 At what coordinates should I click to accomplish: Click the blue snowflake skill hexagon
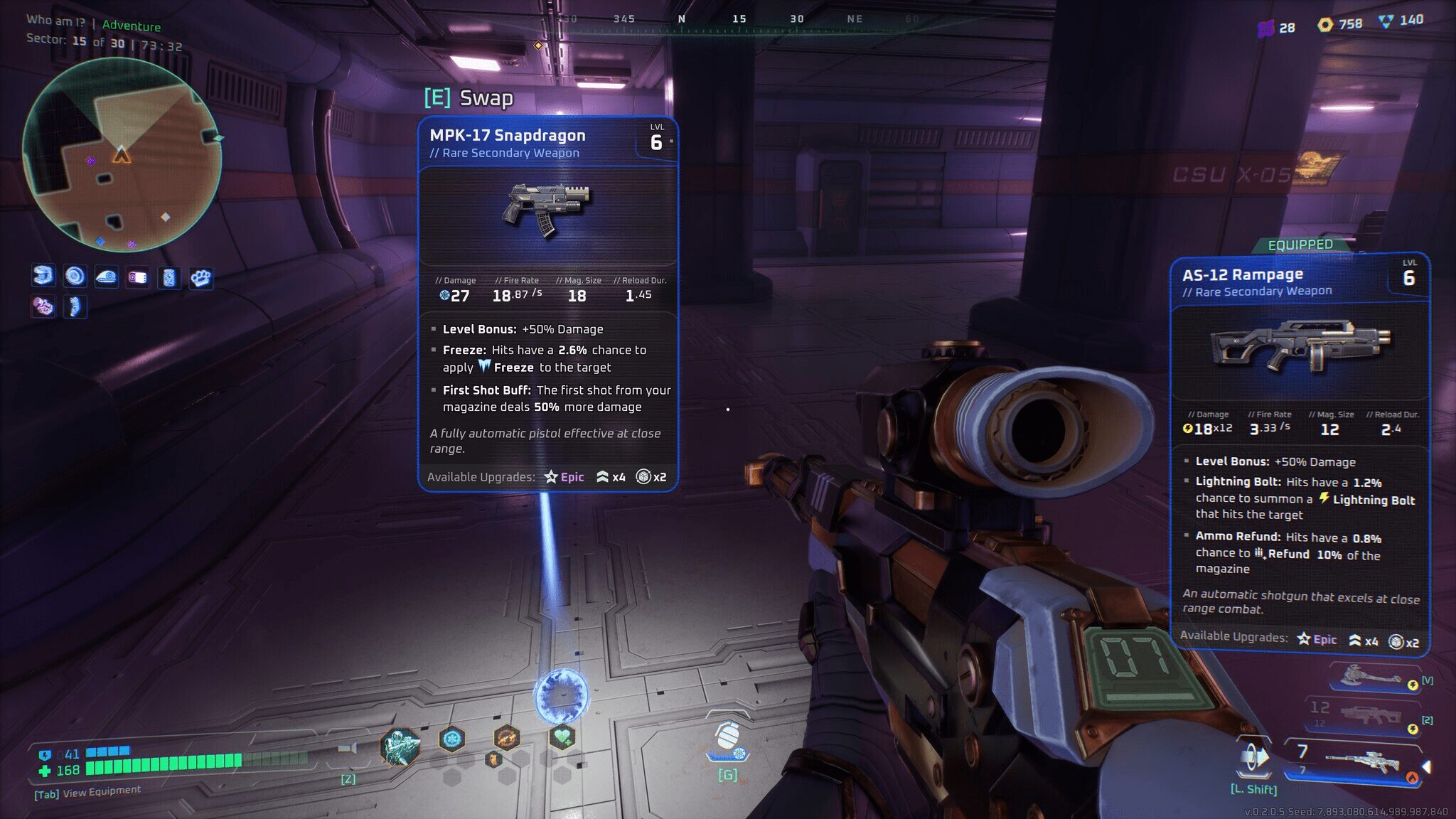coord(451,739)
